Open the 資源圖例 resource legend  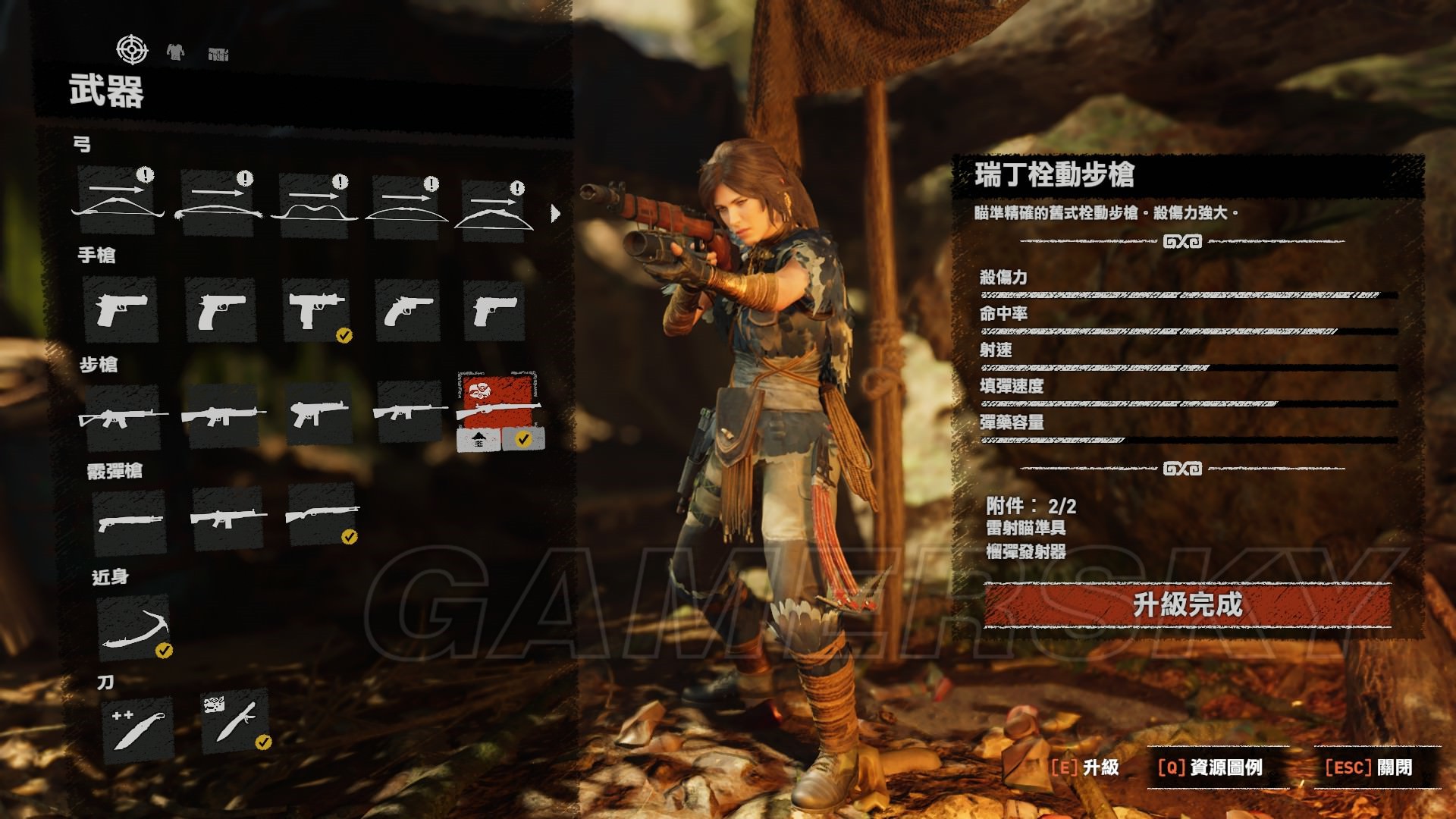1210,767
